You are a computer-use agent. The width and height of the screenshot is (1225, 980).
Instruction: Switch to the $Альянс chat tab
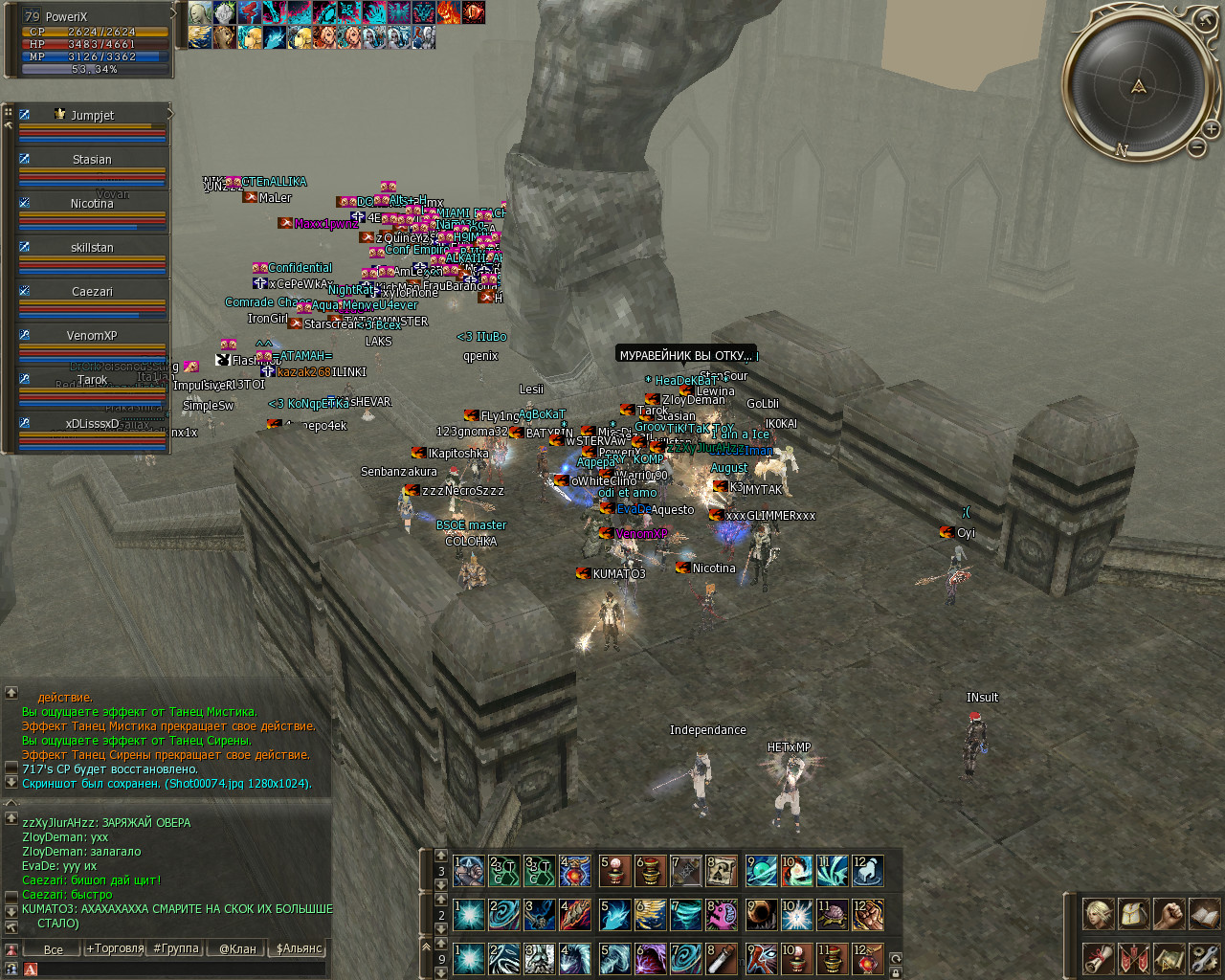299,948
